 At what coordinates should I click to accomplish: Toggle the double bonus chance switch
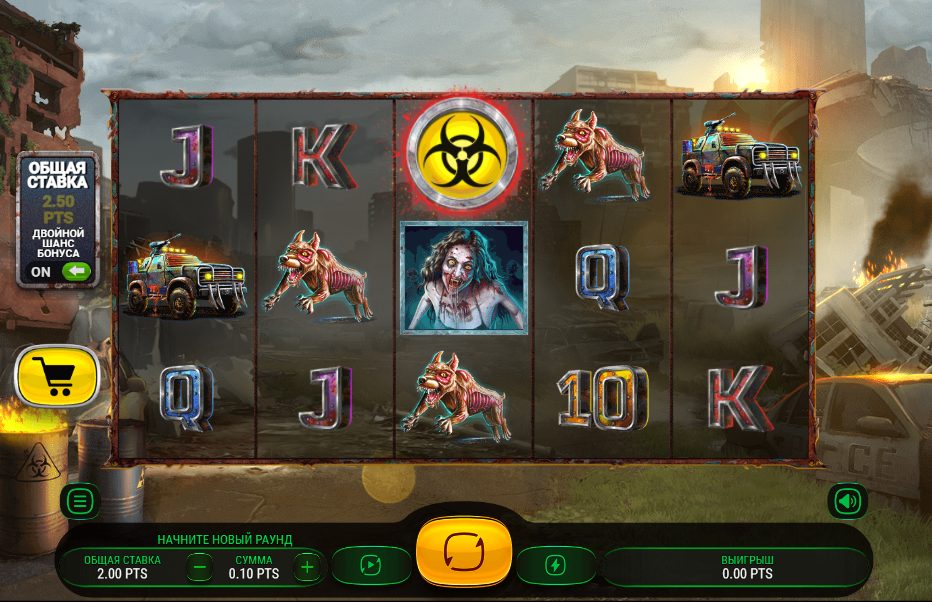[x=78, y=271]
